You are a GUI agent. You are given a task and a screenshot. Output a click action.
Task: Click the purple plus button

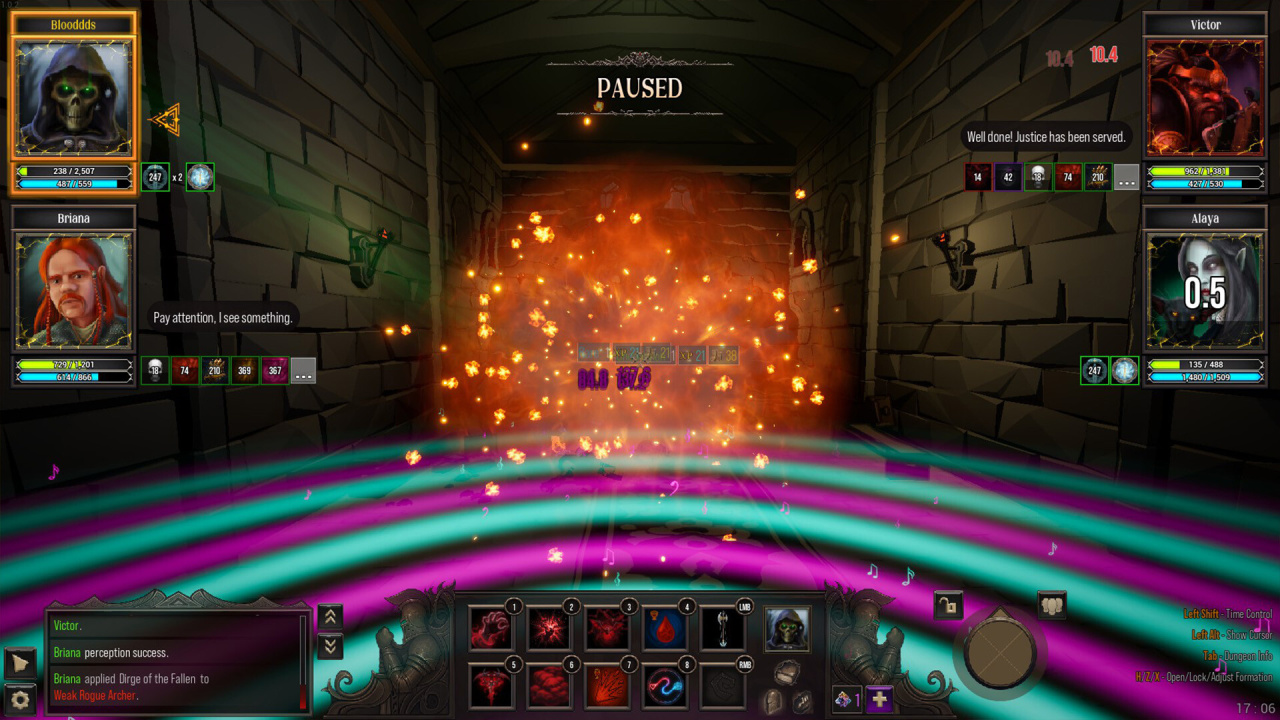tap(879, 700)
